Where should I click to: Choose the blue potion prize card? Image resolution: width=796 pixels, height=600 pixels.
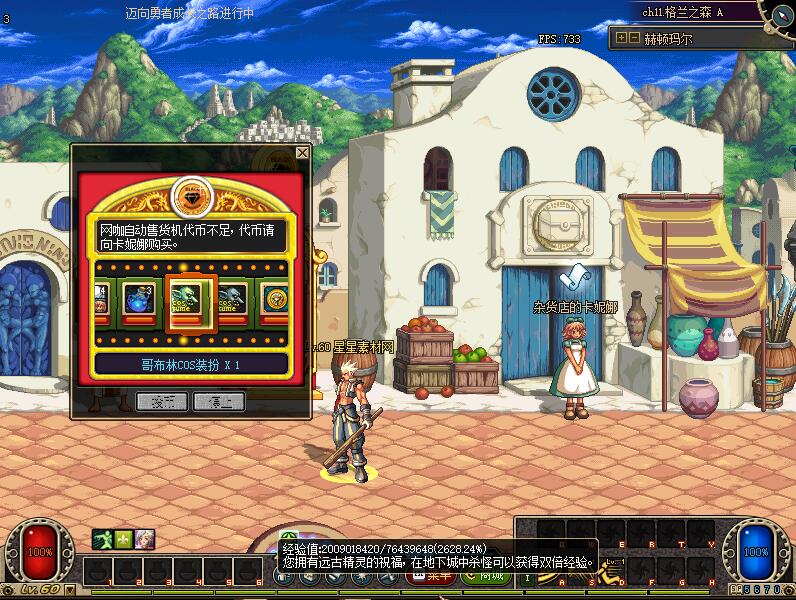pyautogui.click(x=137, y=300)
